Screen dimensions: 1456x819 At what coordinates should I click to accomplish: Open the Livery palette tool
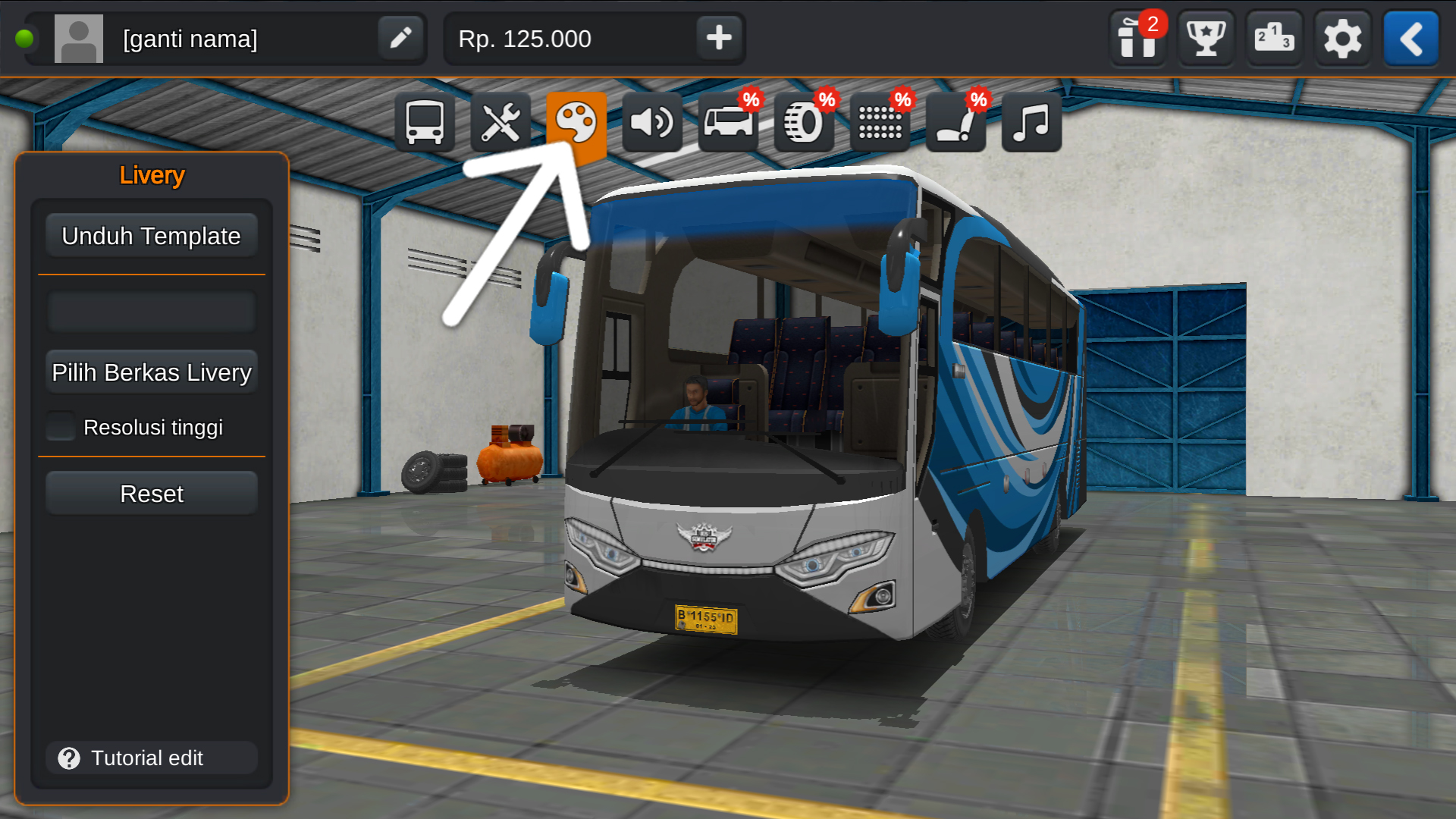(577, 122)
